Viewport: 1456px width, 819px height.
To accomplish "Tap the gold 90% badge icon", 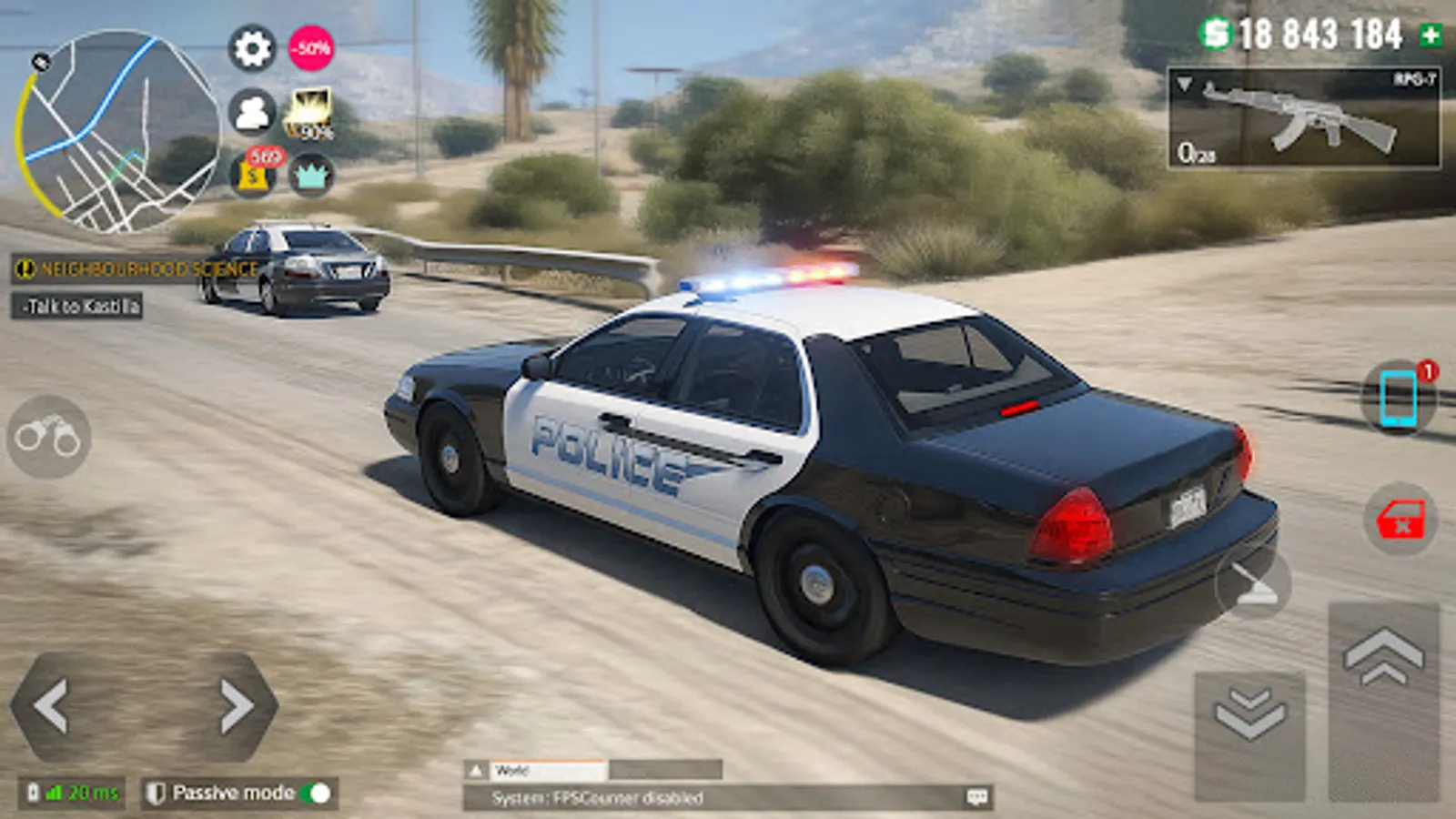I will click(x=310, y=114).
